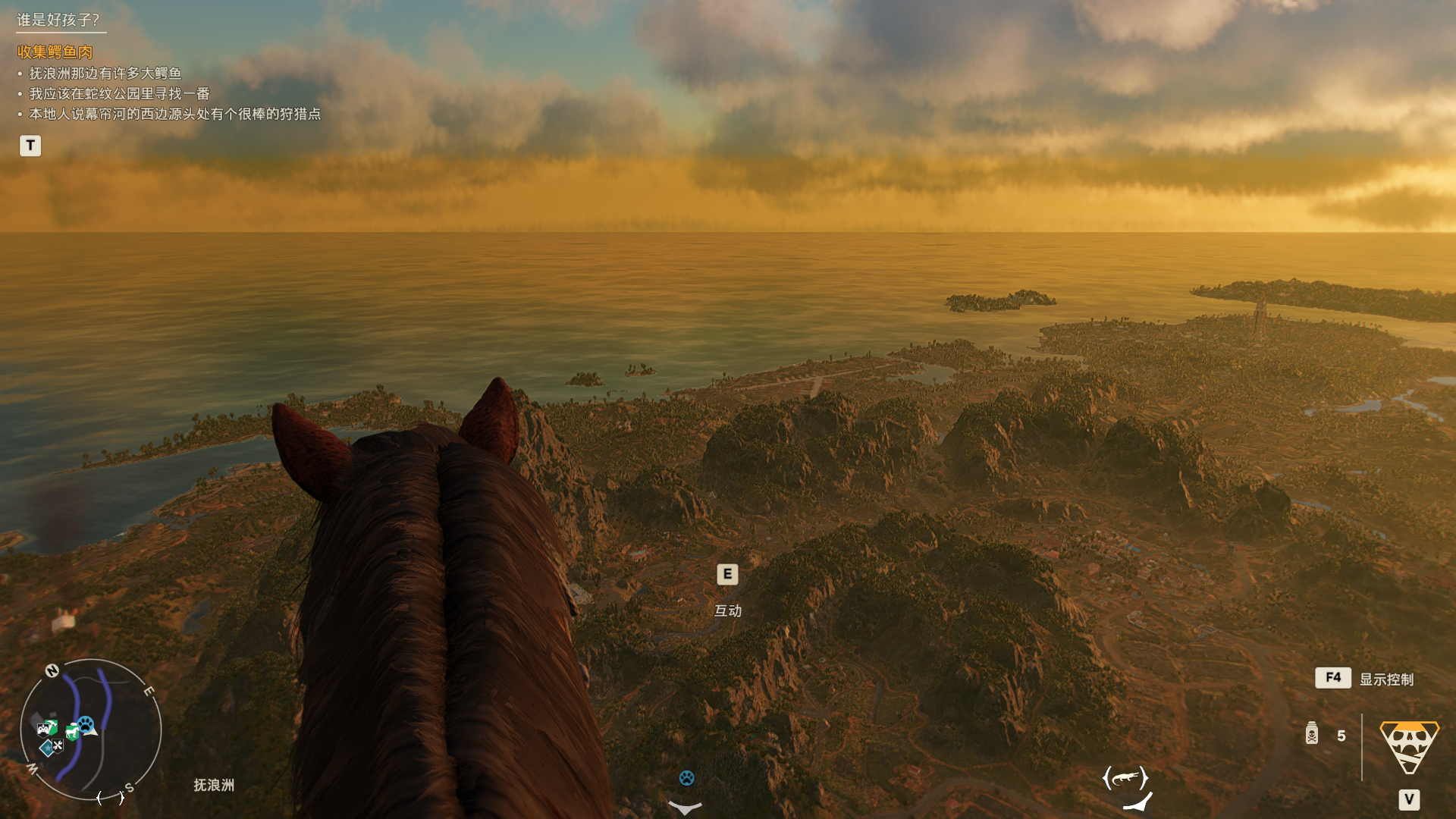The height and width of the screenshot is (819, 1456).
Task: Click the crocodile amigo icon
Action: [1125, 778]
